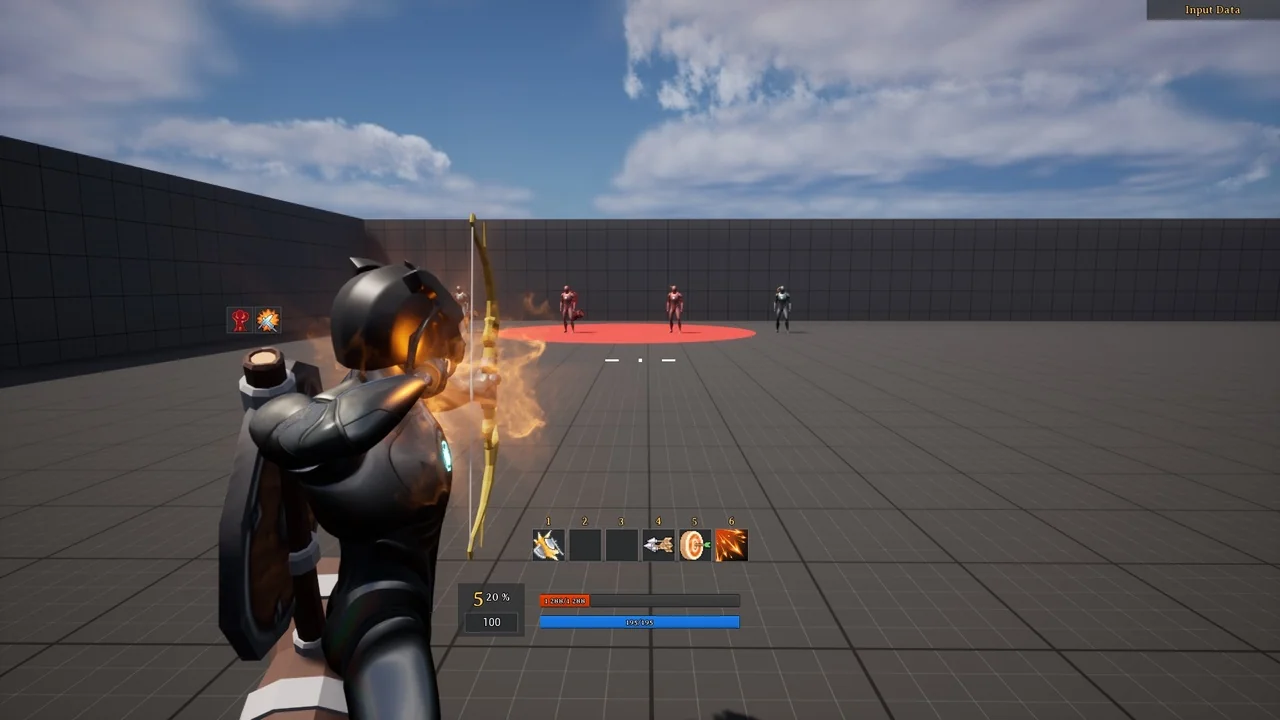1280x720 pixels.
Task: Use the double arrow shot ability
Action: 658,545
